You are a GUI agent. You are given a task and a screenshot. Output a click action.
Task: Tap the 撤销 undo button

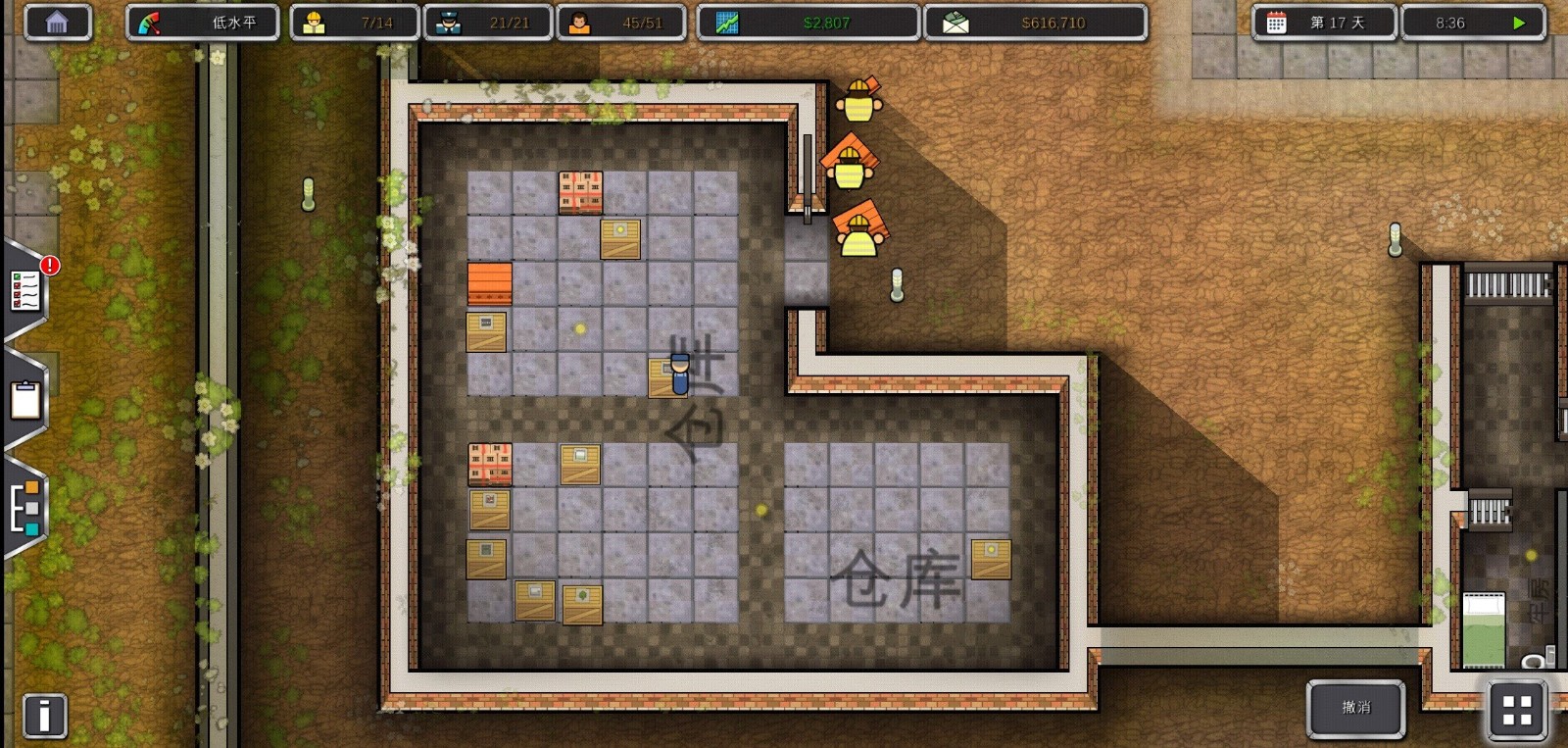click(1355, 708)
